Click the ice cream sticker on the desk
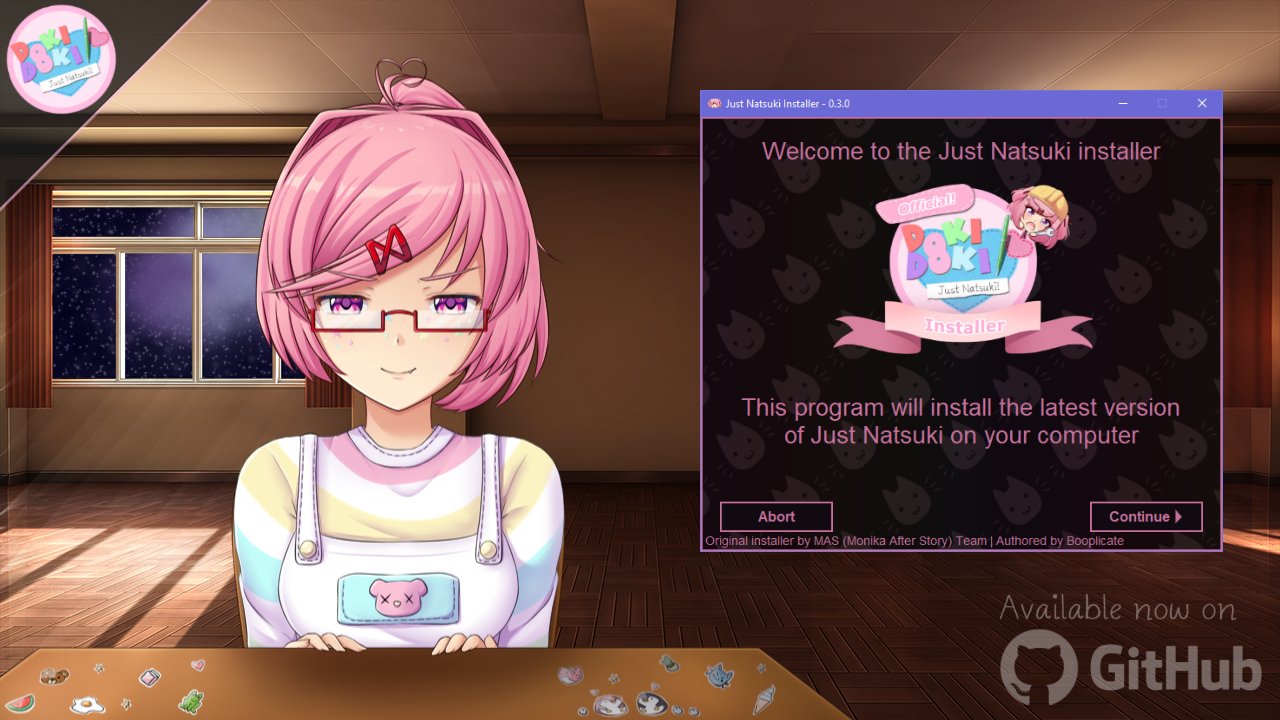This screenshot has width=1280, height=720. click(x=762, y=699)
